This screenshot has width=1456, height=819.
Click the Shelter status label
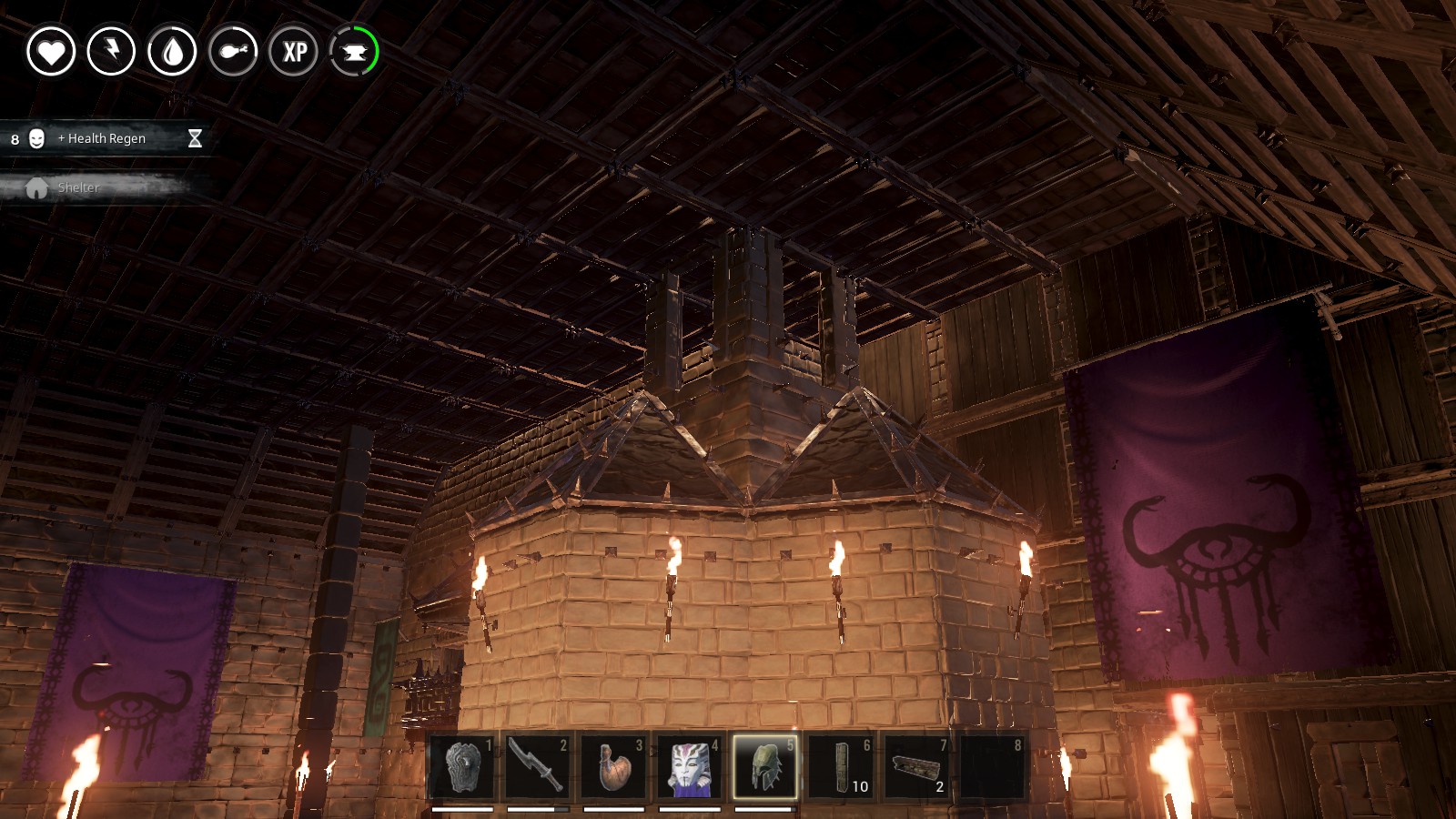77,187
